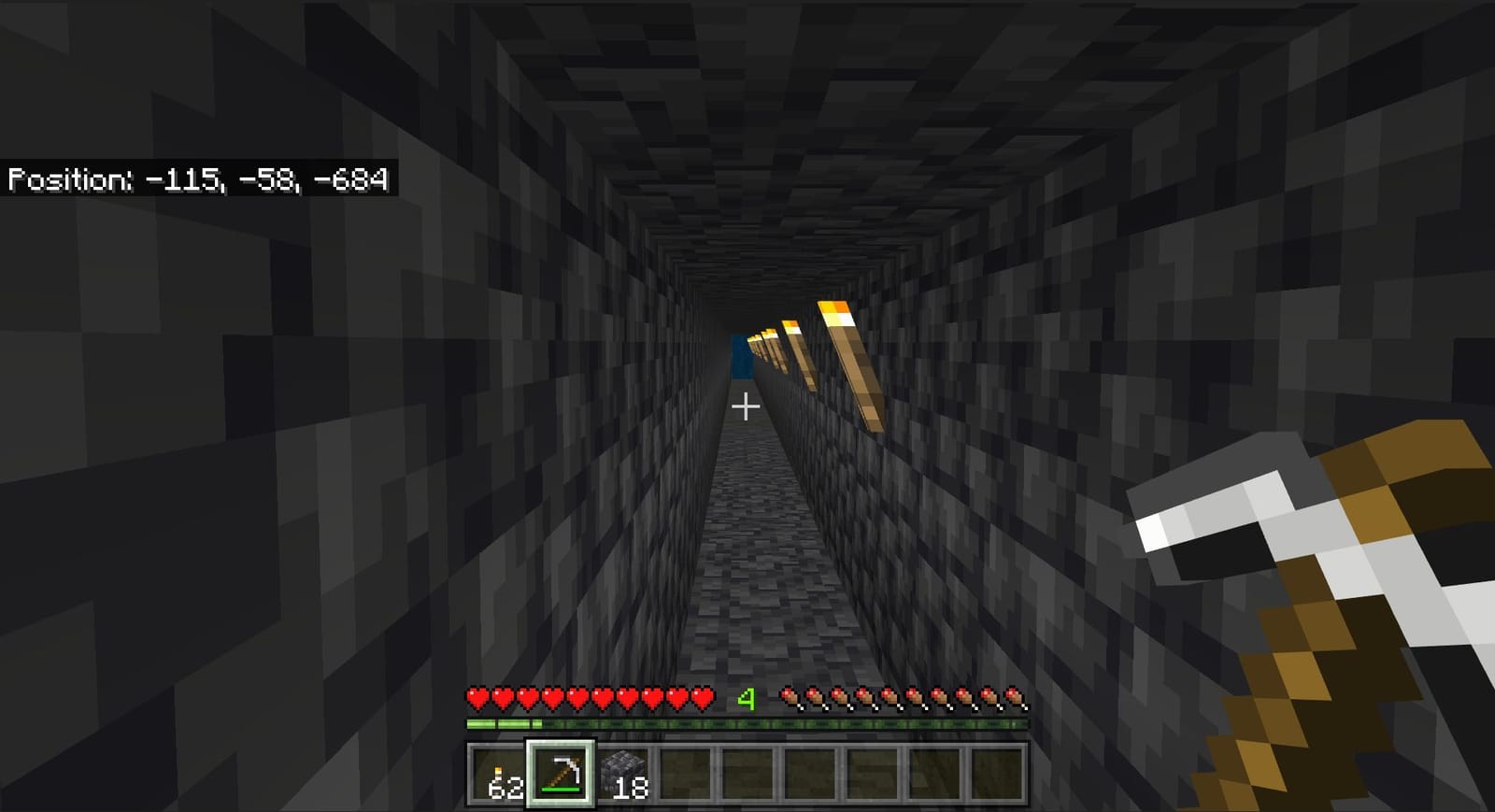Click the first hunger drumstick icon
Screen dimensions: 1495x812
[x=790, y=696]
